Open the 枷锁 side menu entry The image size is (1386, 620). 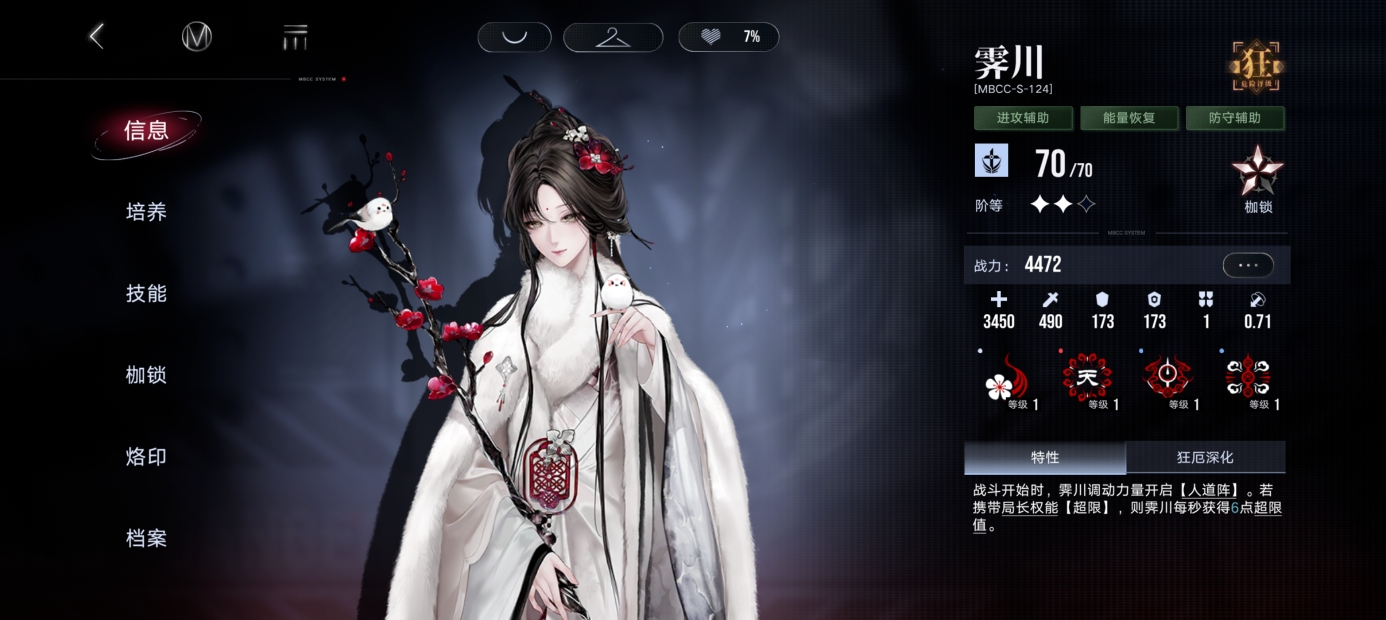[146, 376]
